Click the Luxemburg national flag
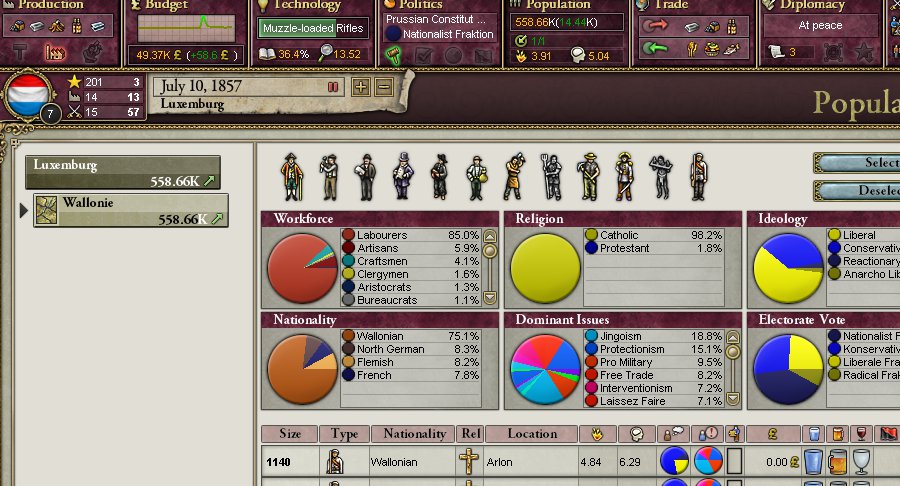The width and height of the screenshot is (900, 486). 28,96
